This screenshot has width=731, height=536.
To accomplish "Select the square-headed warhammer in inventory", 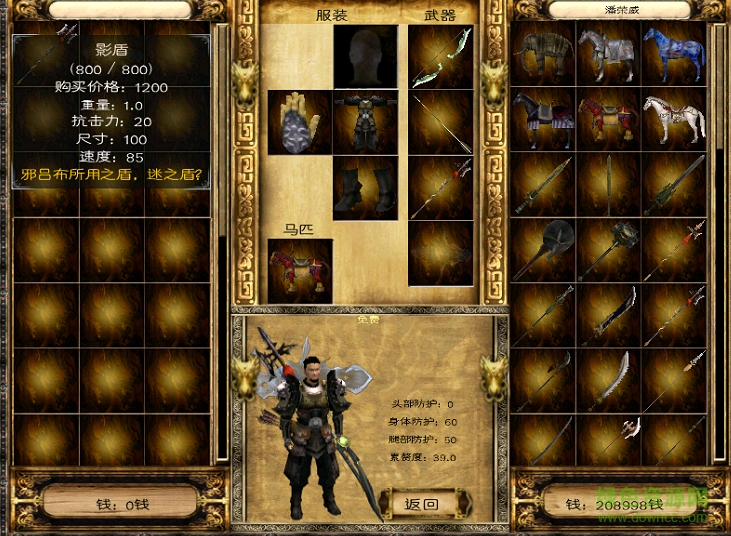I will [x=608, y=248].
